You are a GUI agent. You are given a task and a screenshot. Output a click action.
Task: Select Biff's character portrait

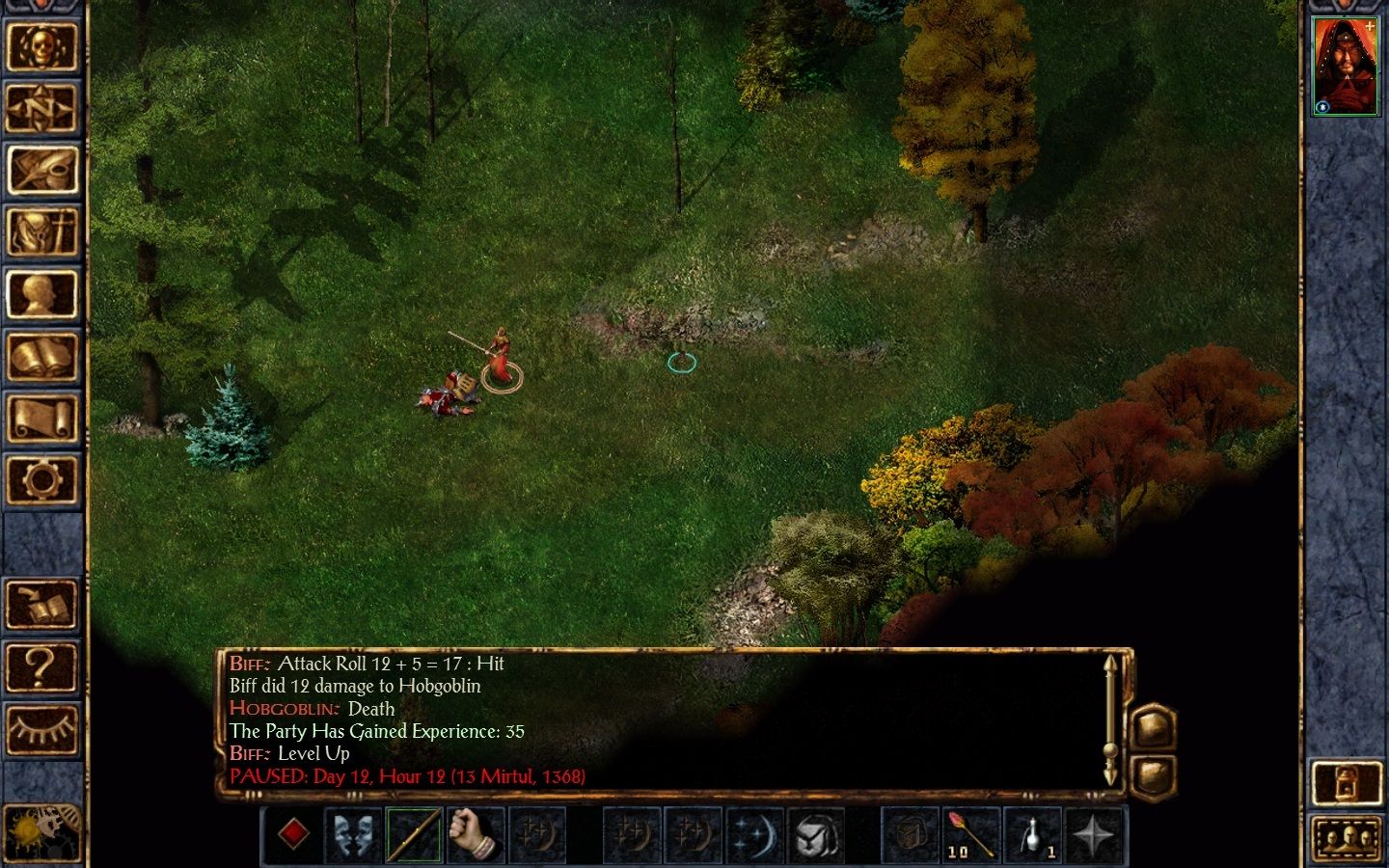click(x=1345, y=66)
